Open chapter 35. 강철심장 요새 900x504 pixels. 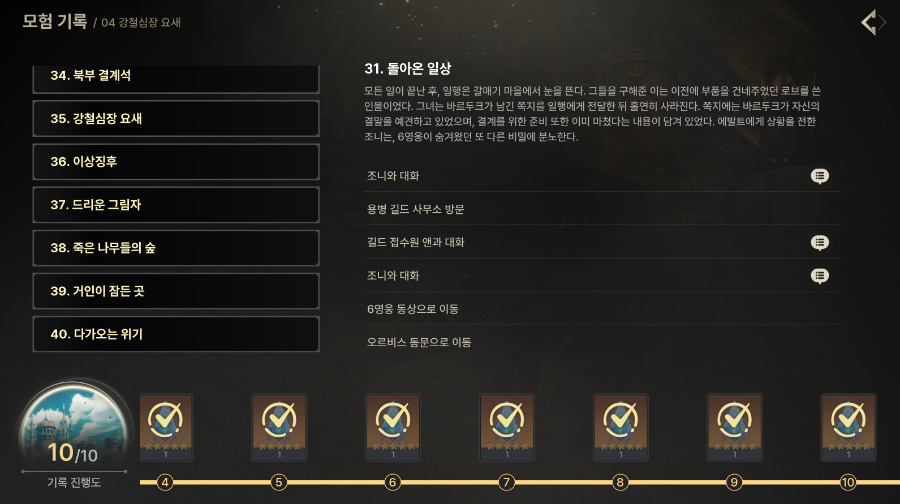click(176, 119)
